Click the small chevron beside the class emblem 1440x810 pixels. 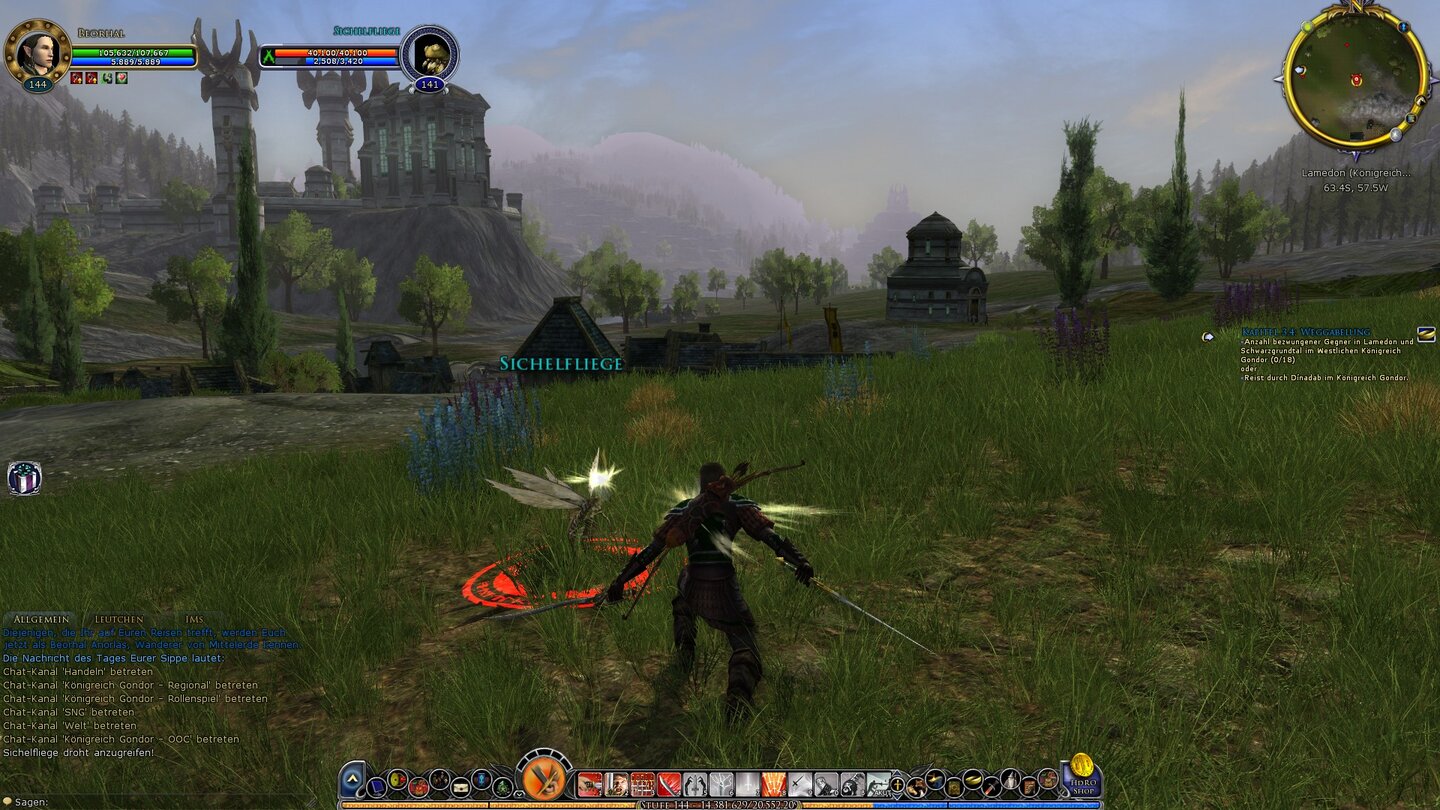[x=518, y=794]
